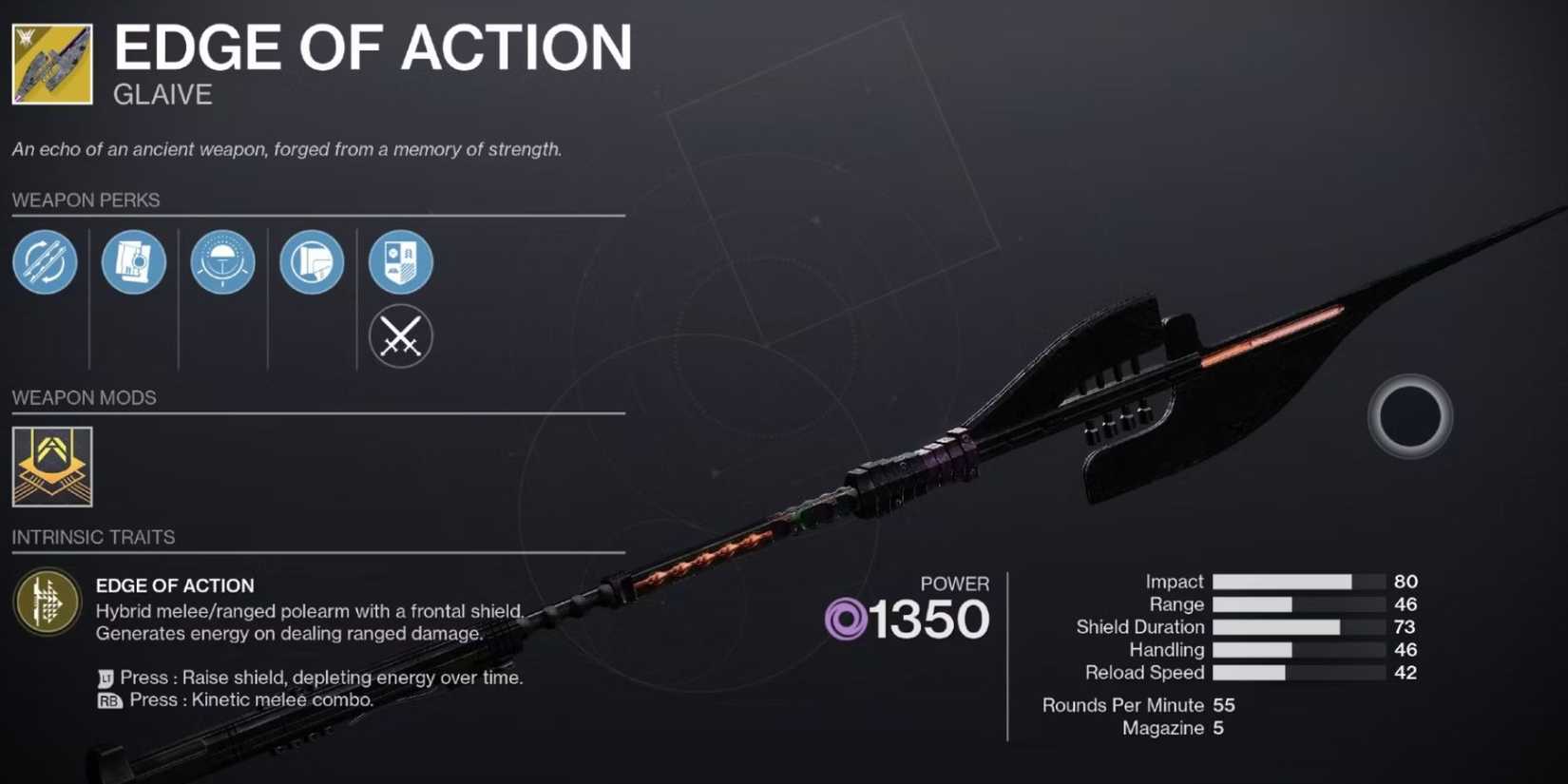
Task: Select the fourth weapon perk icon
Action: tap(312, 263)
